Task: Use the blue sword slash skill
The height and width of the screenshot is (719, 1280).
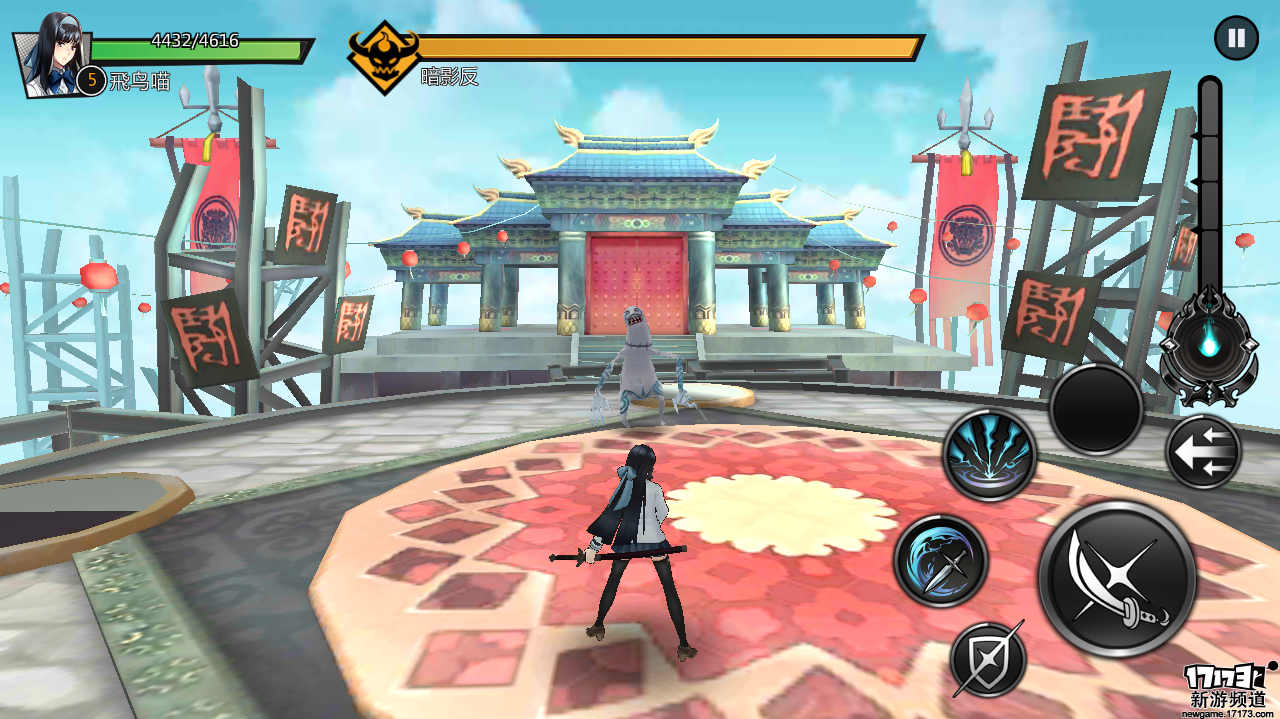Action: pos(941,561)
